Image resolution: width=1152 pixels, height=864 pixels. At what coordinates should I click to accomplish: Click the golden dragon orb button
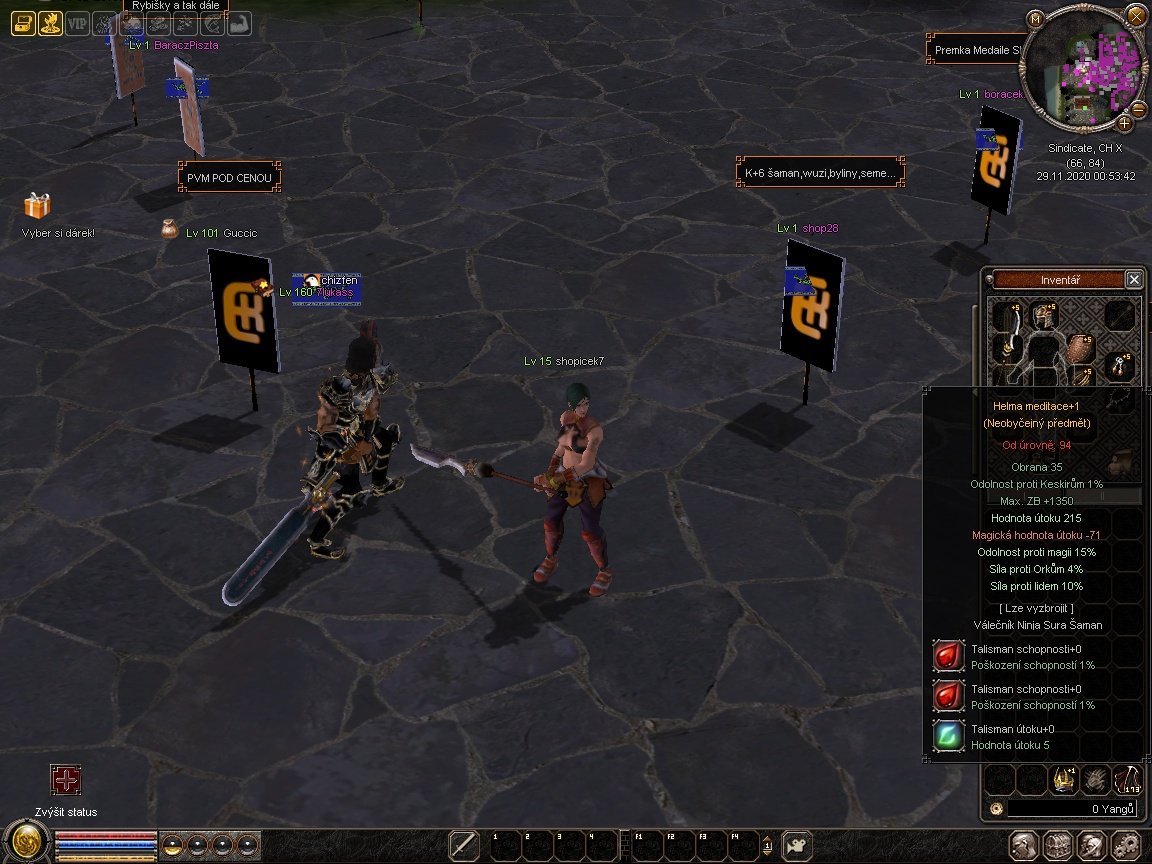pos(25,843)
